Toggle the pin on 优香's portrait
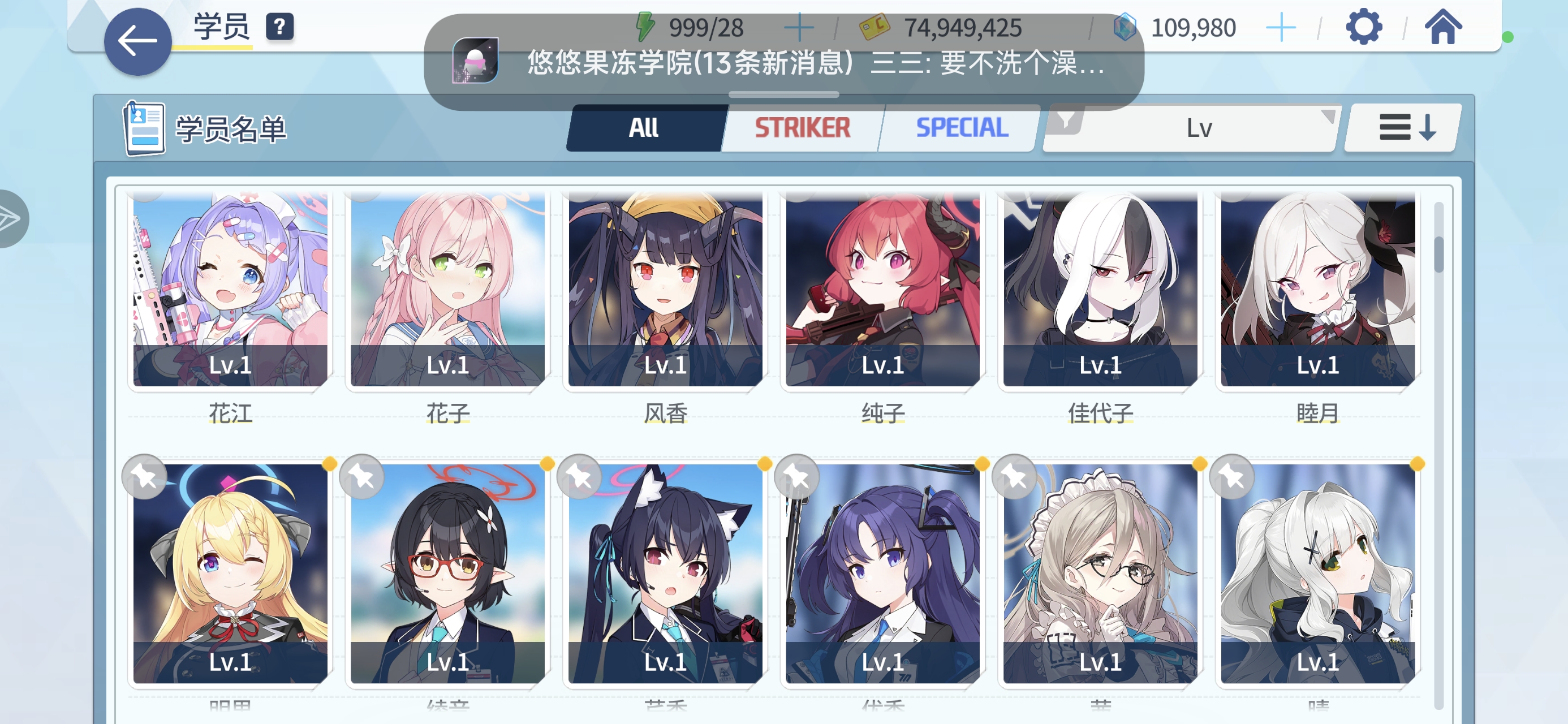 [798, 477]
